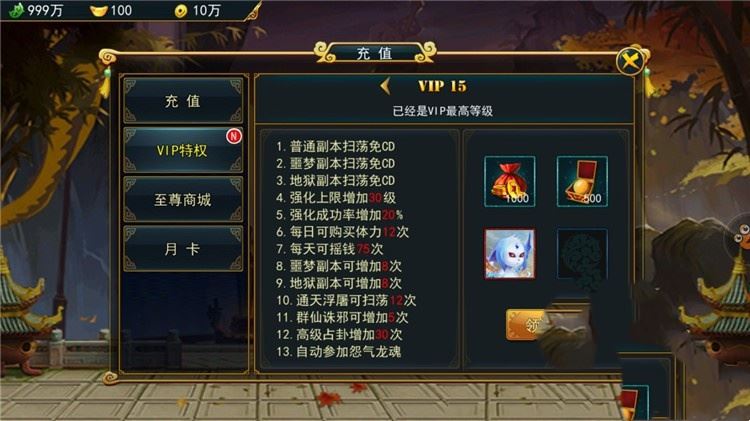Close the recharge window

click(x=629, y=61)
